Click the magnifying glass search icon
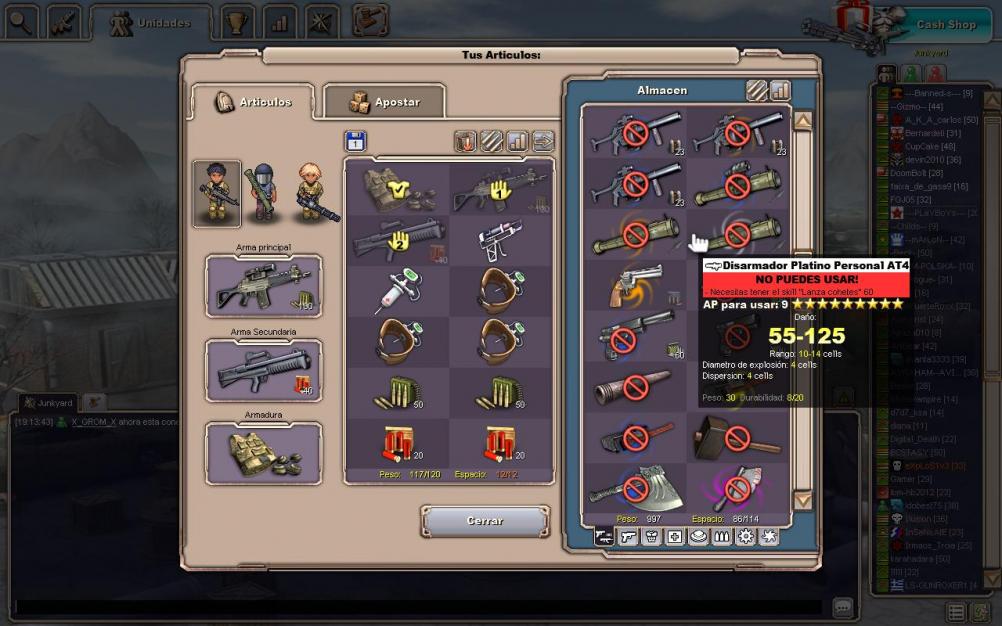Viewport: 1002px width, 626px height. pos(20,20)
